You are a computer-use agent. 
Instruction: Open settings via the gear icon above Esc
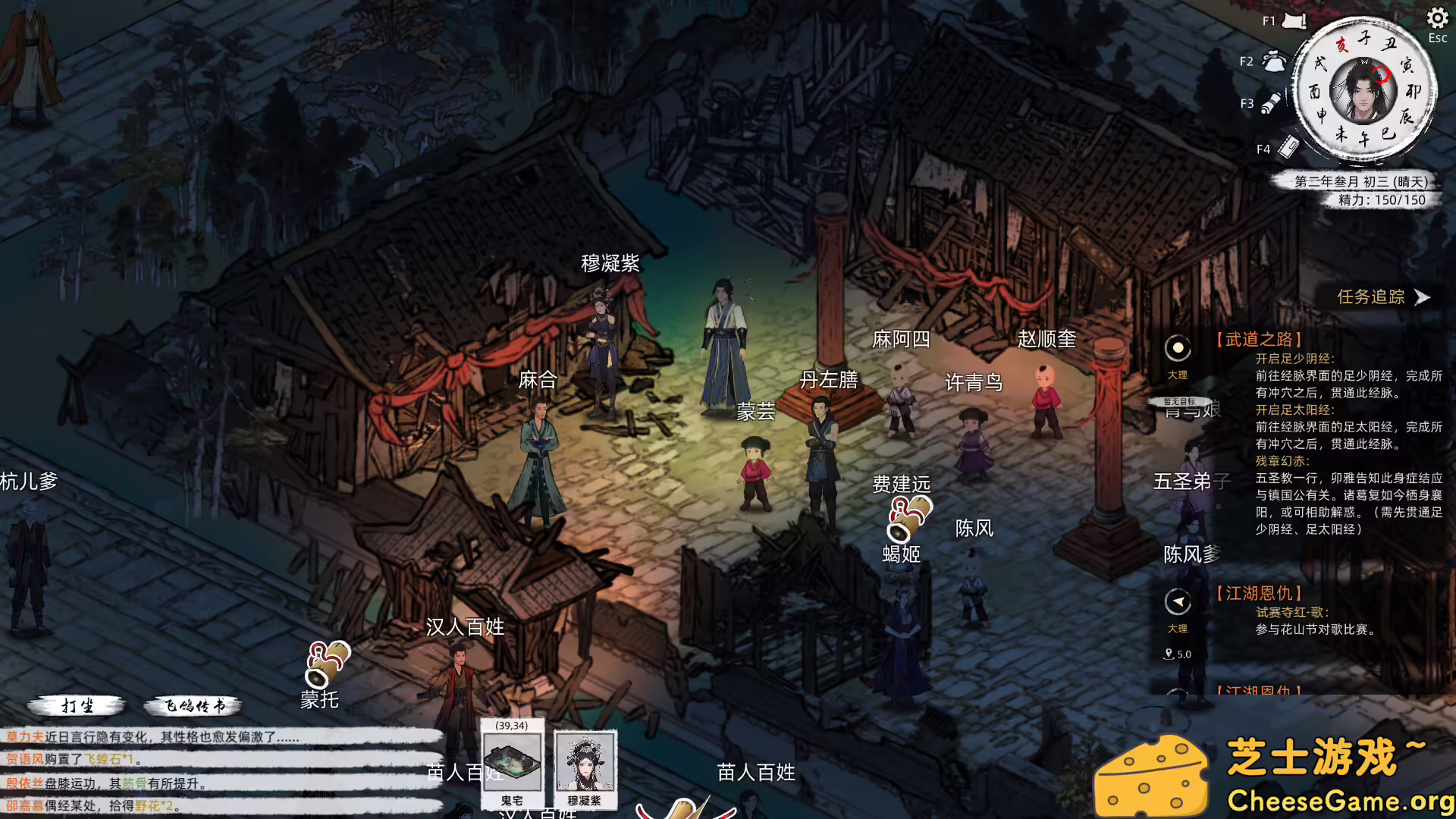1436,17
